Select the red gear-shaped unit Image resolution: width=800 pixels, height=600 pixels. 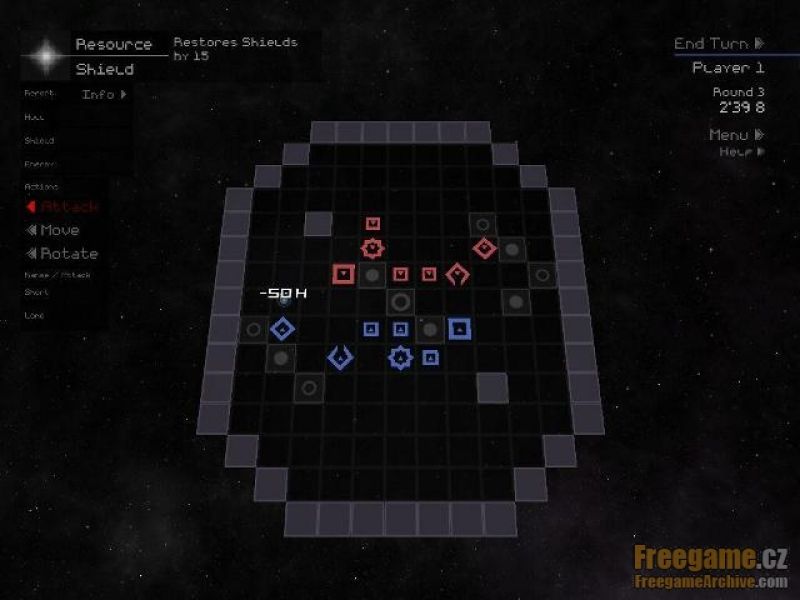point(373,247)
